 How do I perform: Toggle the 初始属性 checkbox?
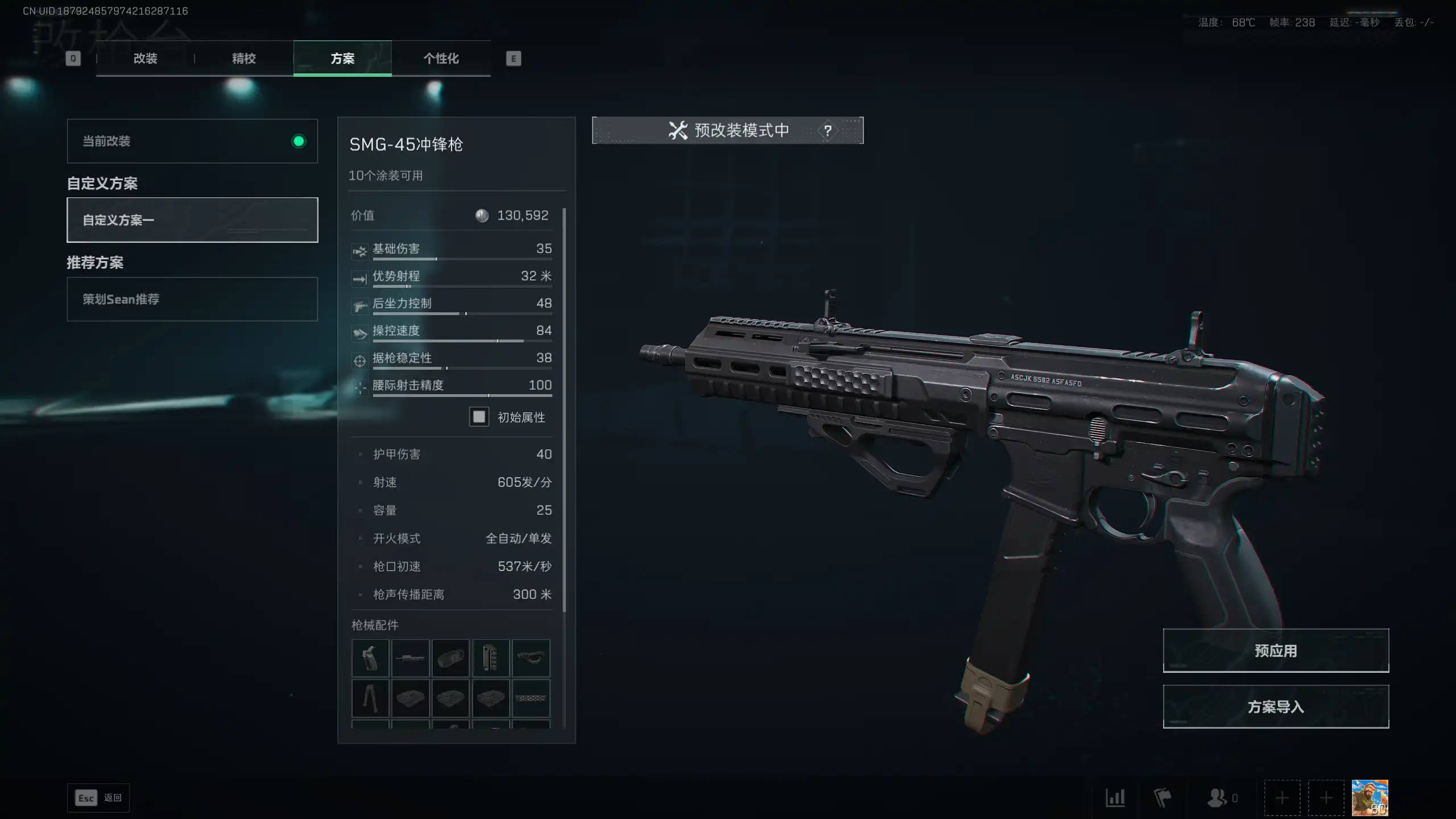[x=479, y=417]
